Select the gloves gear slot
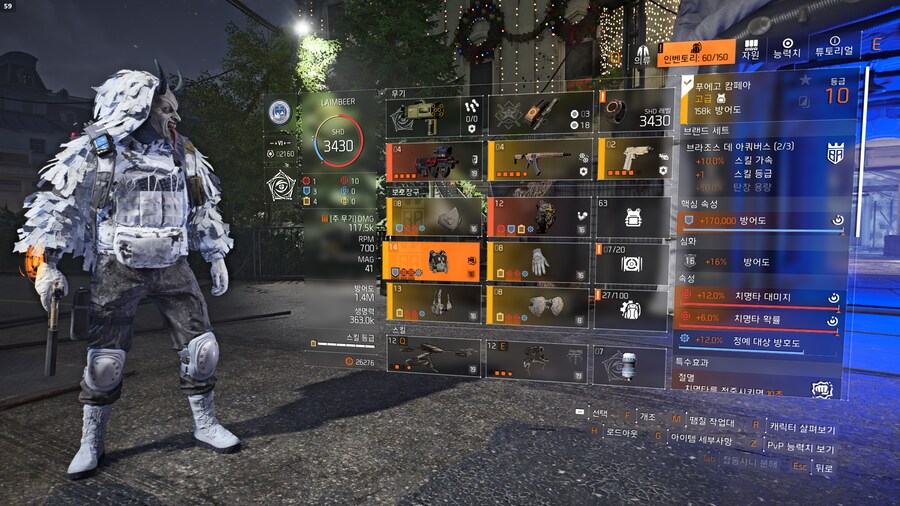The height and width of the screenshot is (506, 900). [x=538, y=262]
